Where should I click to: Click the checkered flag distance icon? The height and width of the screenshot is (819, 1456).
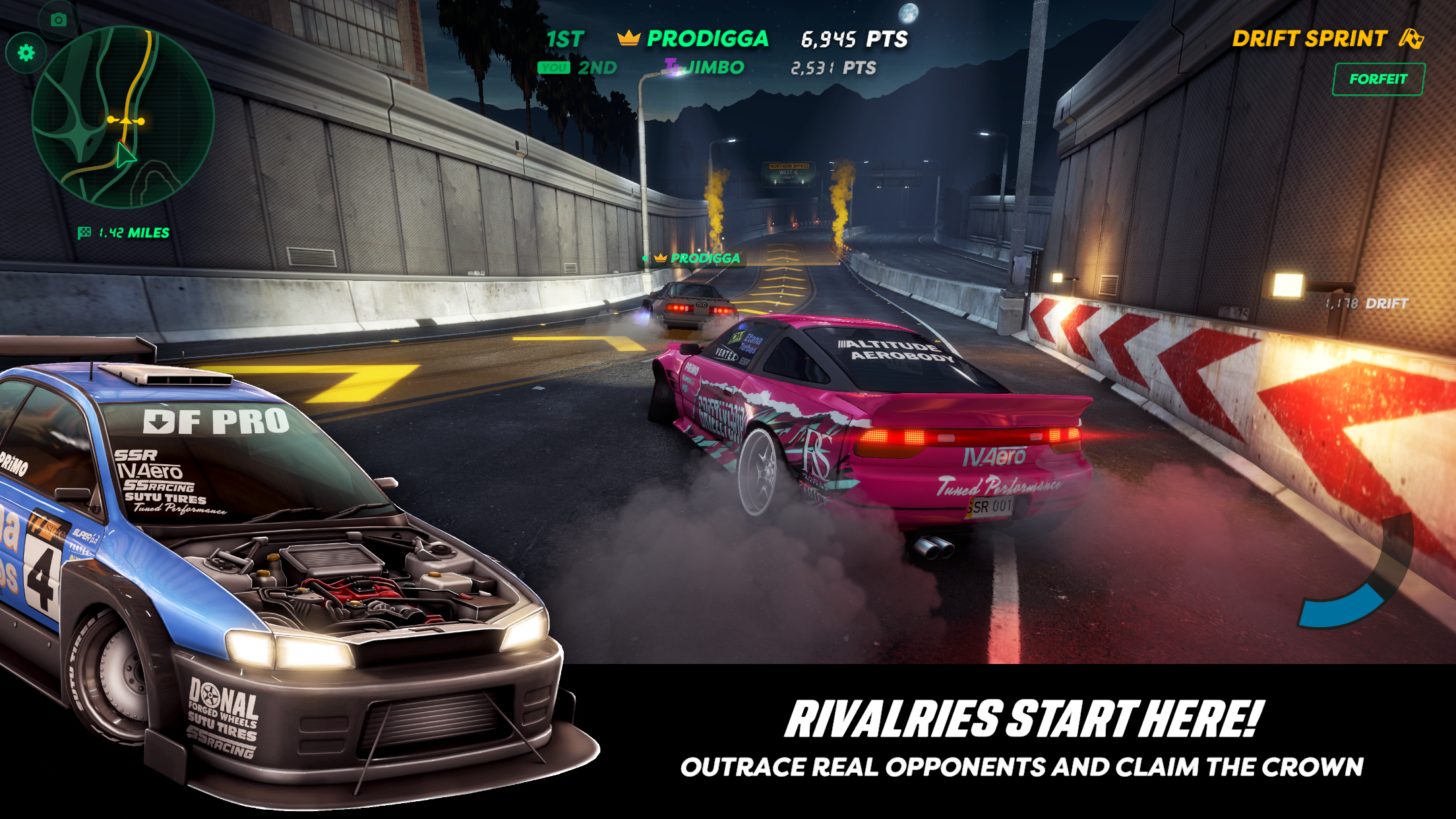pyautogui.click(x=84, y=231)
